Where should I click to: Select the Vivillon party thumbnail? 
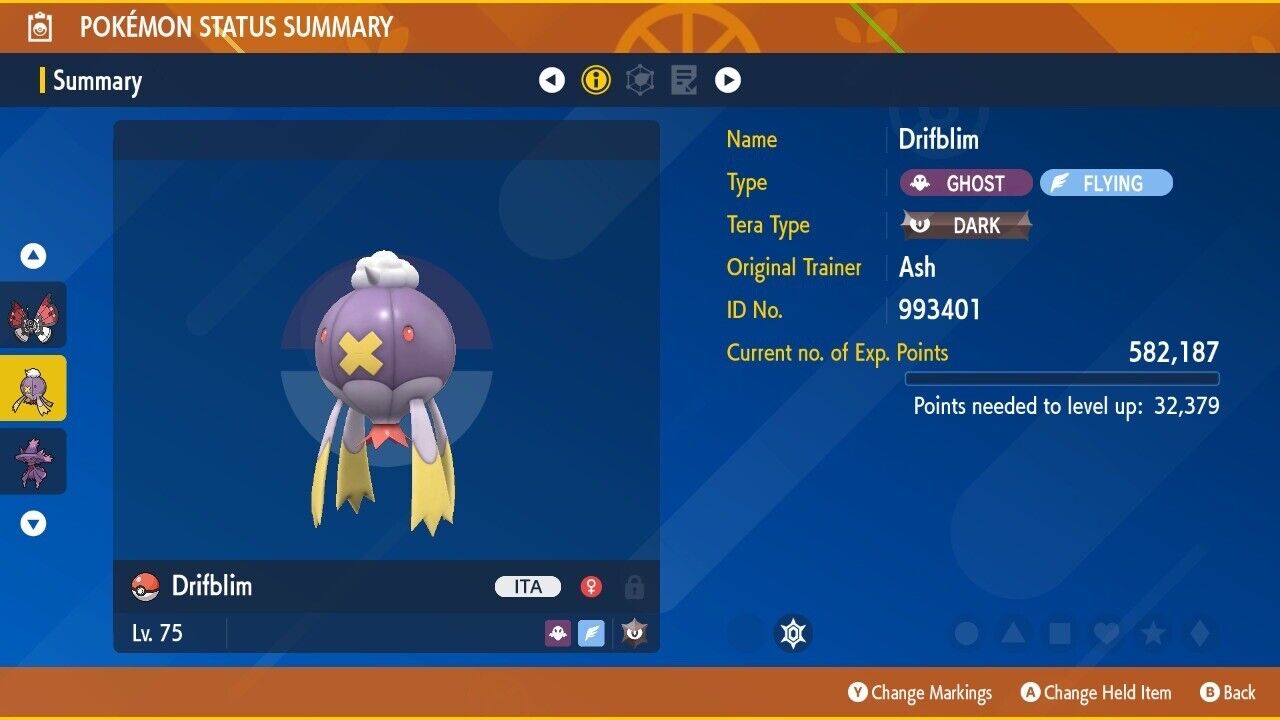[33, 314]
